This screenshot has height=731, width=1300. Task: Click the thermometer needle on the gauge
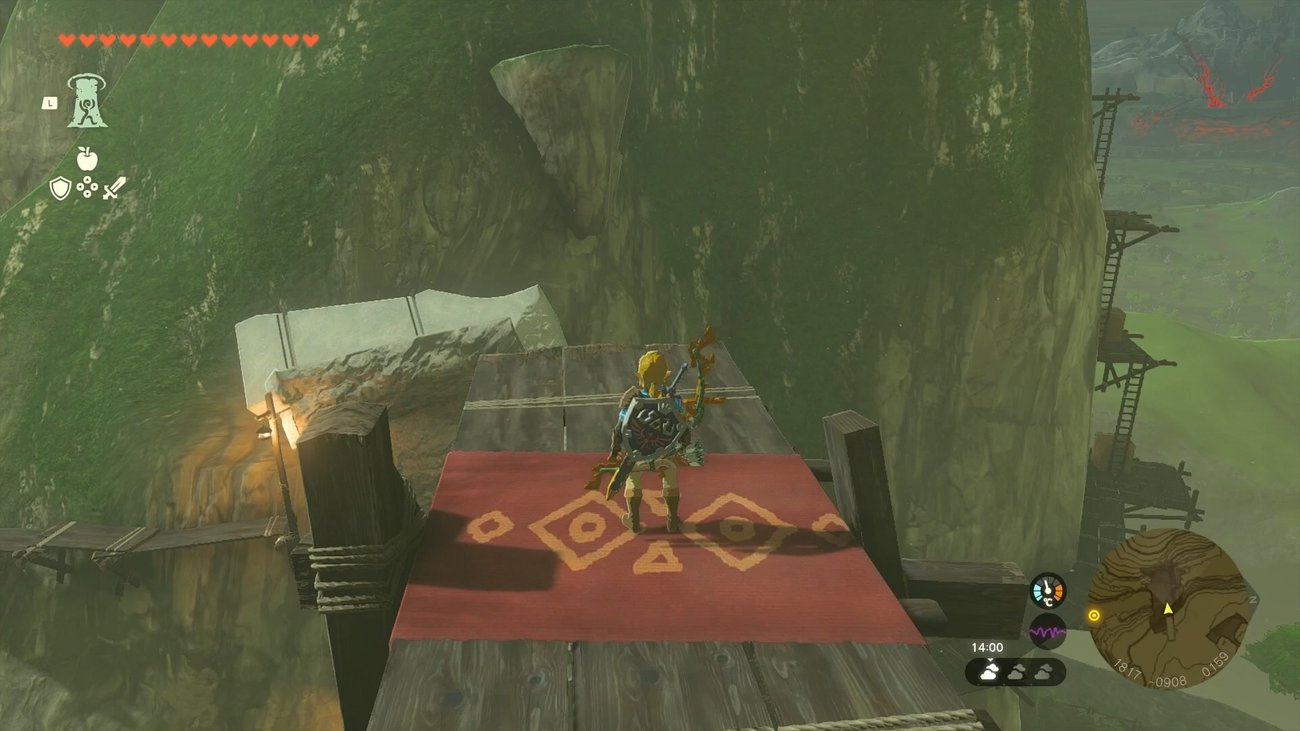tap(1046, 585)
